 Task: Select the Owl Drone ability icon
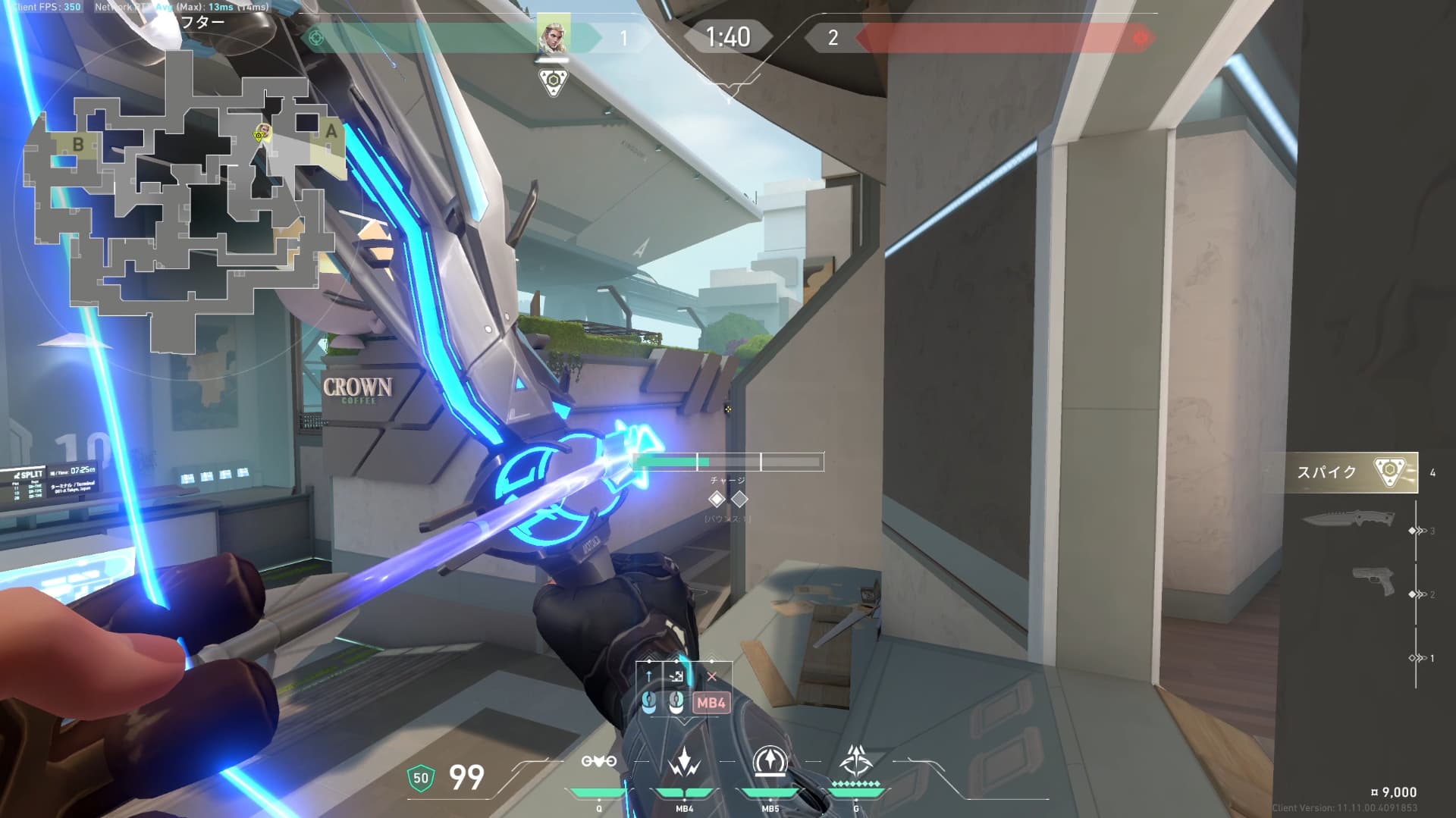pyautogui.click(x=598, y=762)
